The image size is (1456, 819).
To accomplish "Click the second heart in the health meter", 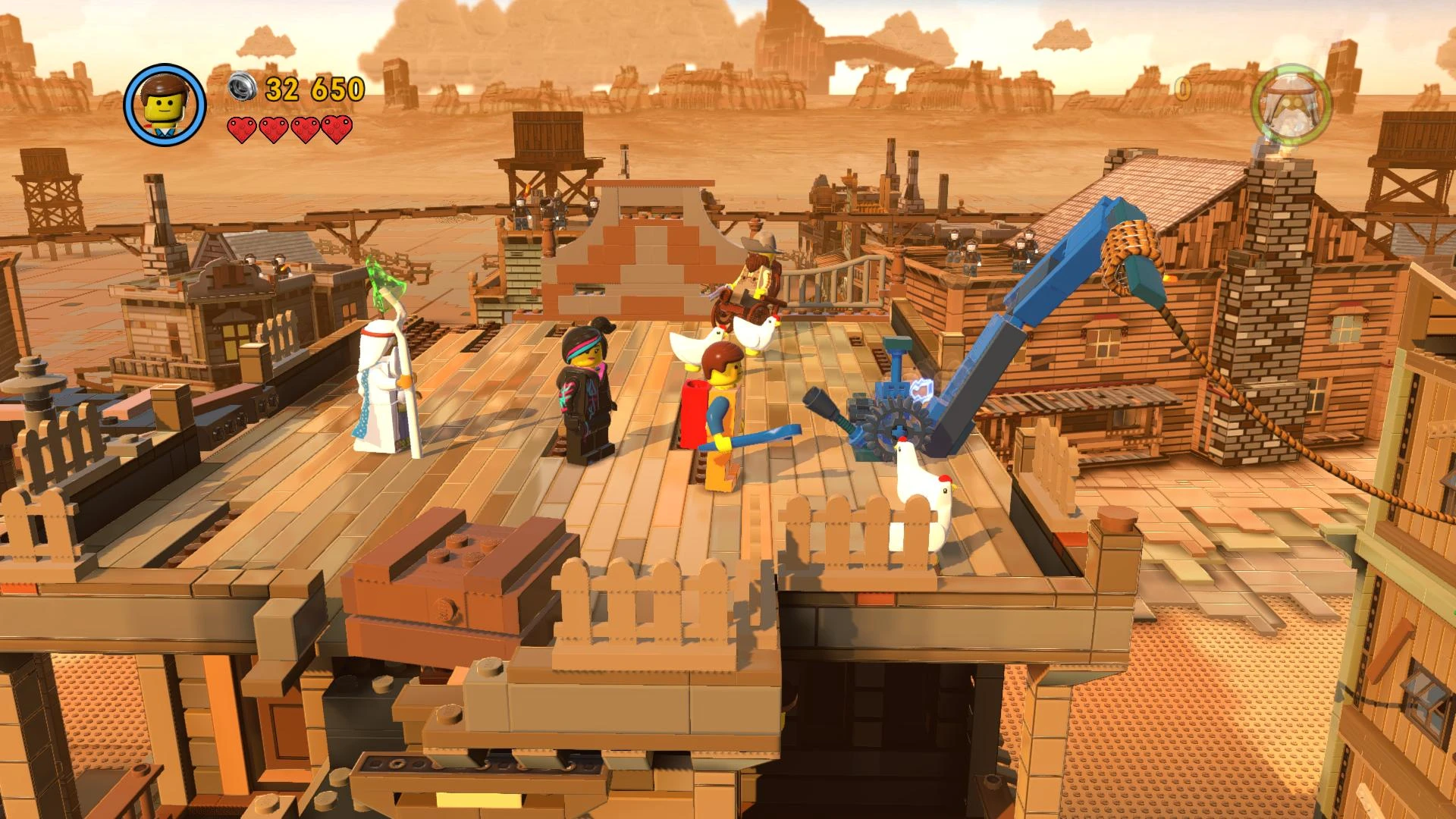I will [x=273, y=129].
